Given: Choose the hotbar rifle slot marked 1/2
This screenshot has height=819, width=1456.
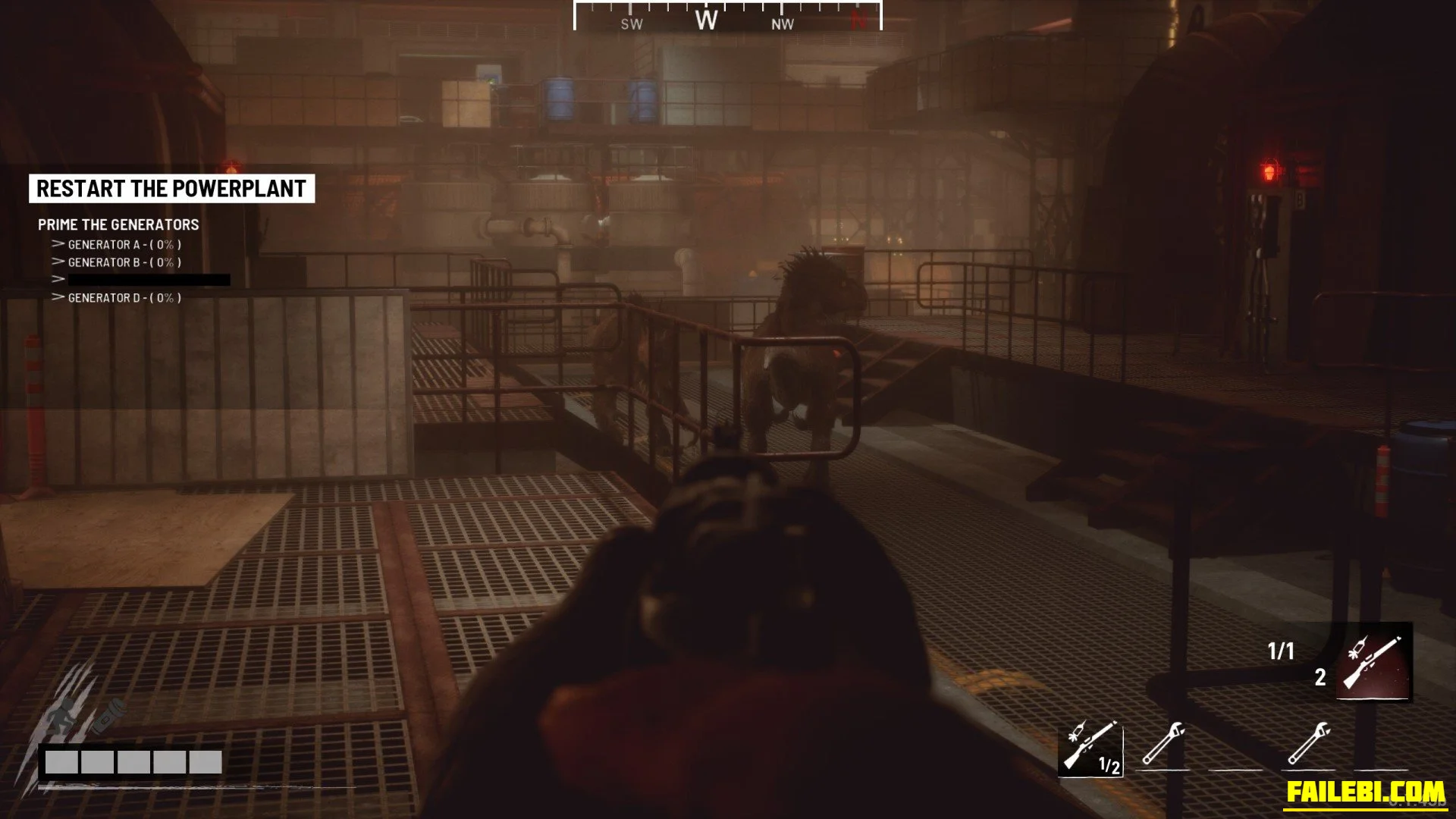Looking at the screenshot, I should pos(1090,748).
